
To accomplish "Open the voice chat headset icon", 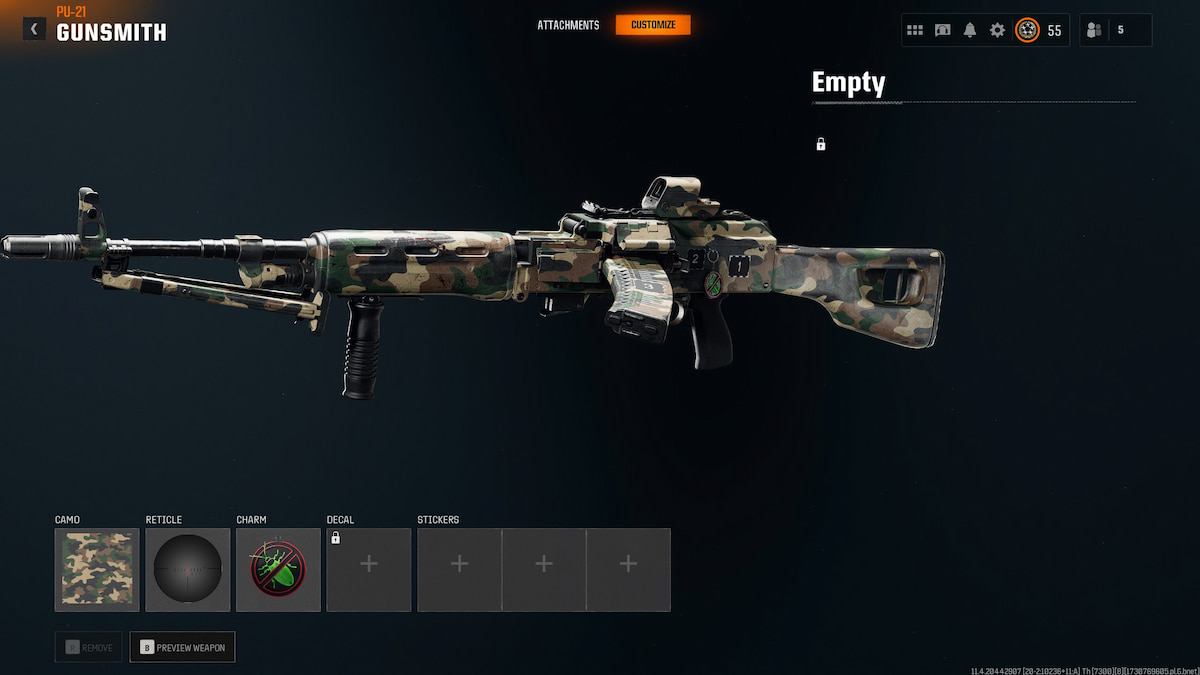I will click(942, 30).
